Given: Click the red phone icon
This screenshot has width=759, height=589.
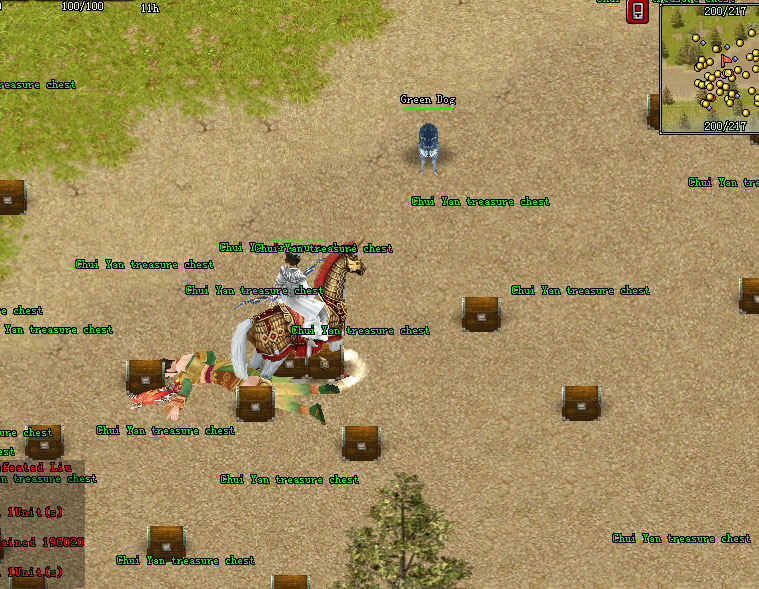Looking at the screenshot, I should coord(637,12).
